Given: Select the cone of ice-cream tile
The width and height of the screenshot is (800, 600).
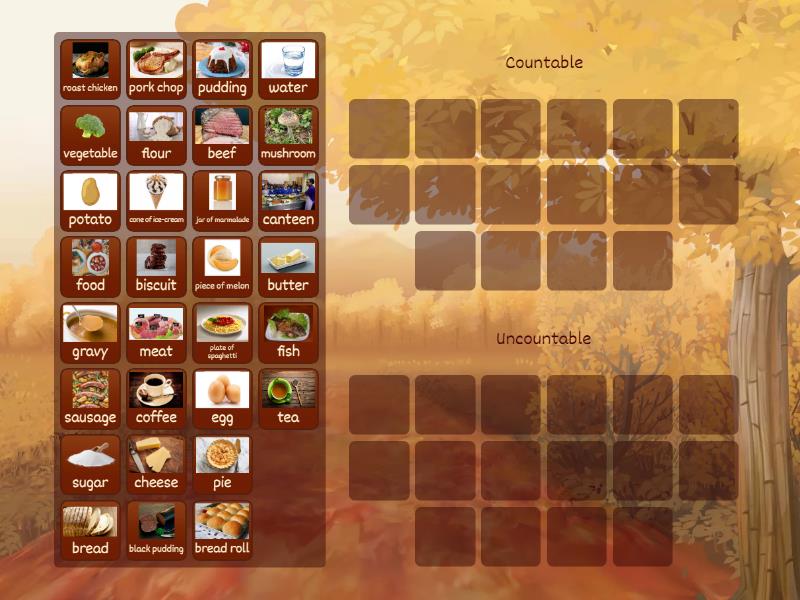Looking at the screenshot, I should 156,201.
